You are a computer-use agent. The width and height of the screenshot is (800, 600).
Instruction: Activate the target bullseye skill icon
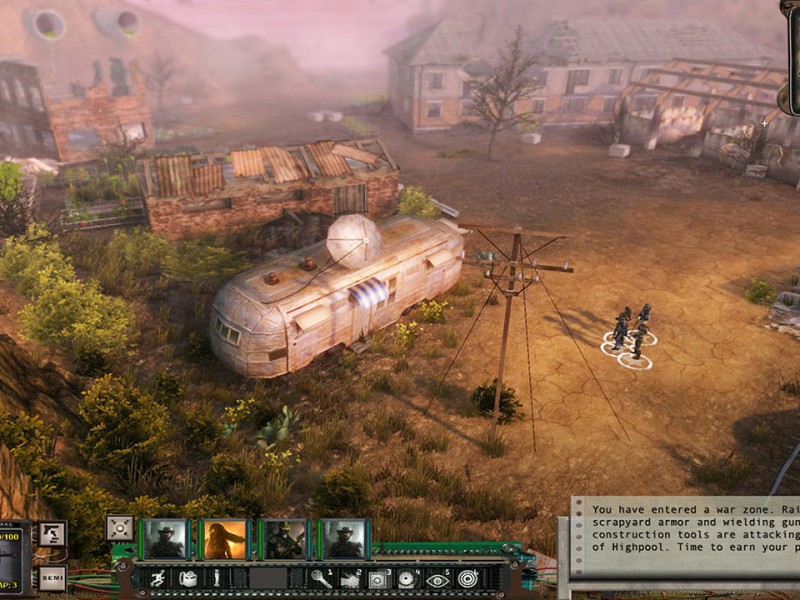[467, 578]
